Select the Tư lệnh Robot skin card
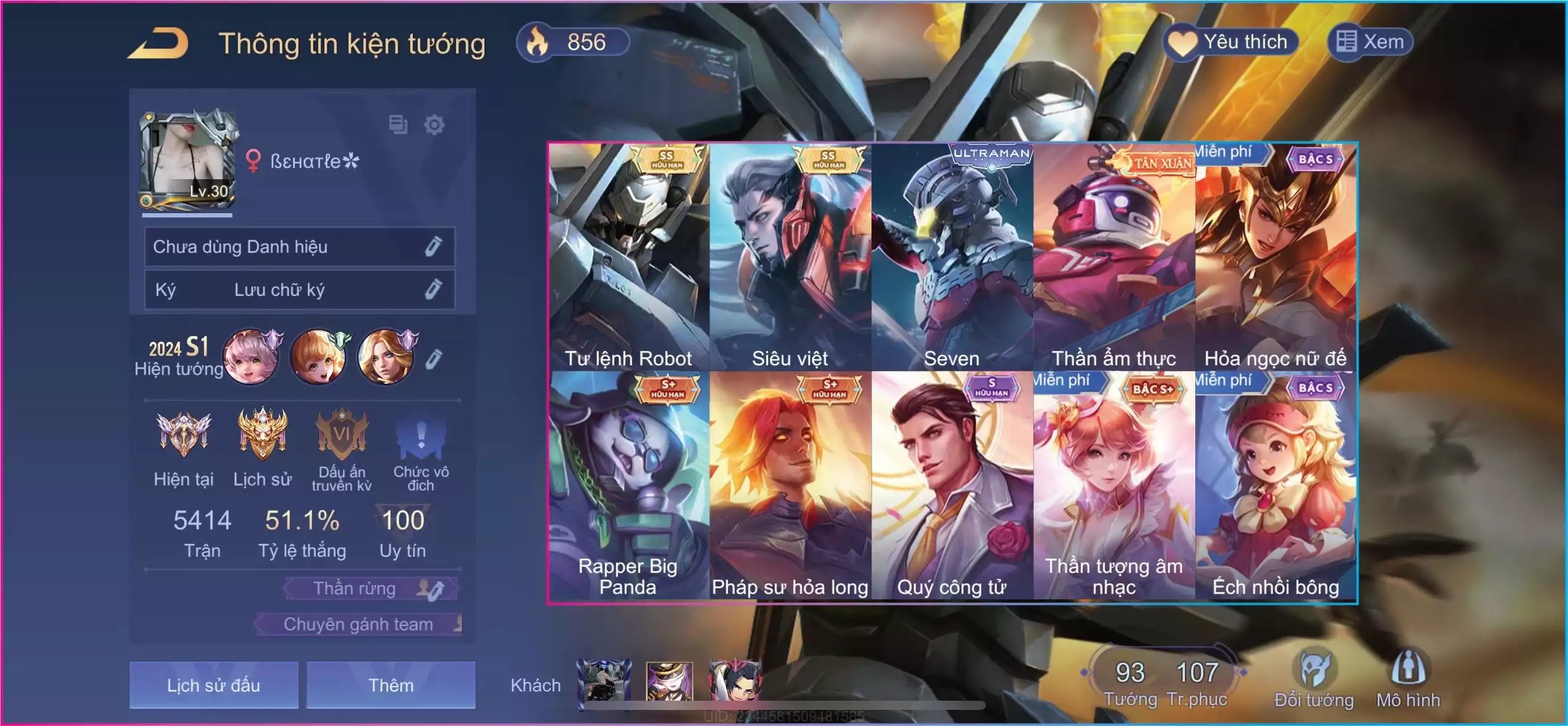Viewport: 1568px width, 726px height. [629, 256]
